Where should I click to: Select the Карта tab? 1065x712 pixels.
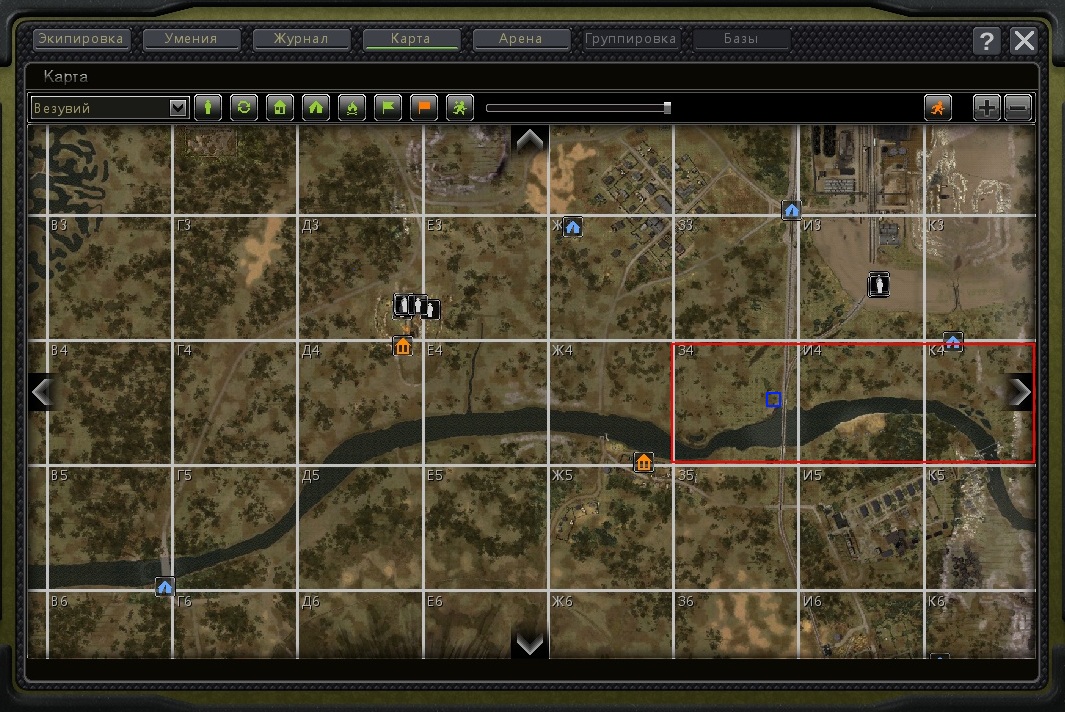[x=412, y=40]
